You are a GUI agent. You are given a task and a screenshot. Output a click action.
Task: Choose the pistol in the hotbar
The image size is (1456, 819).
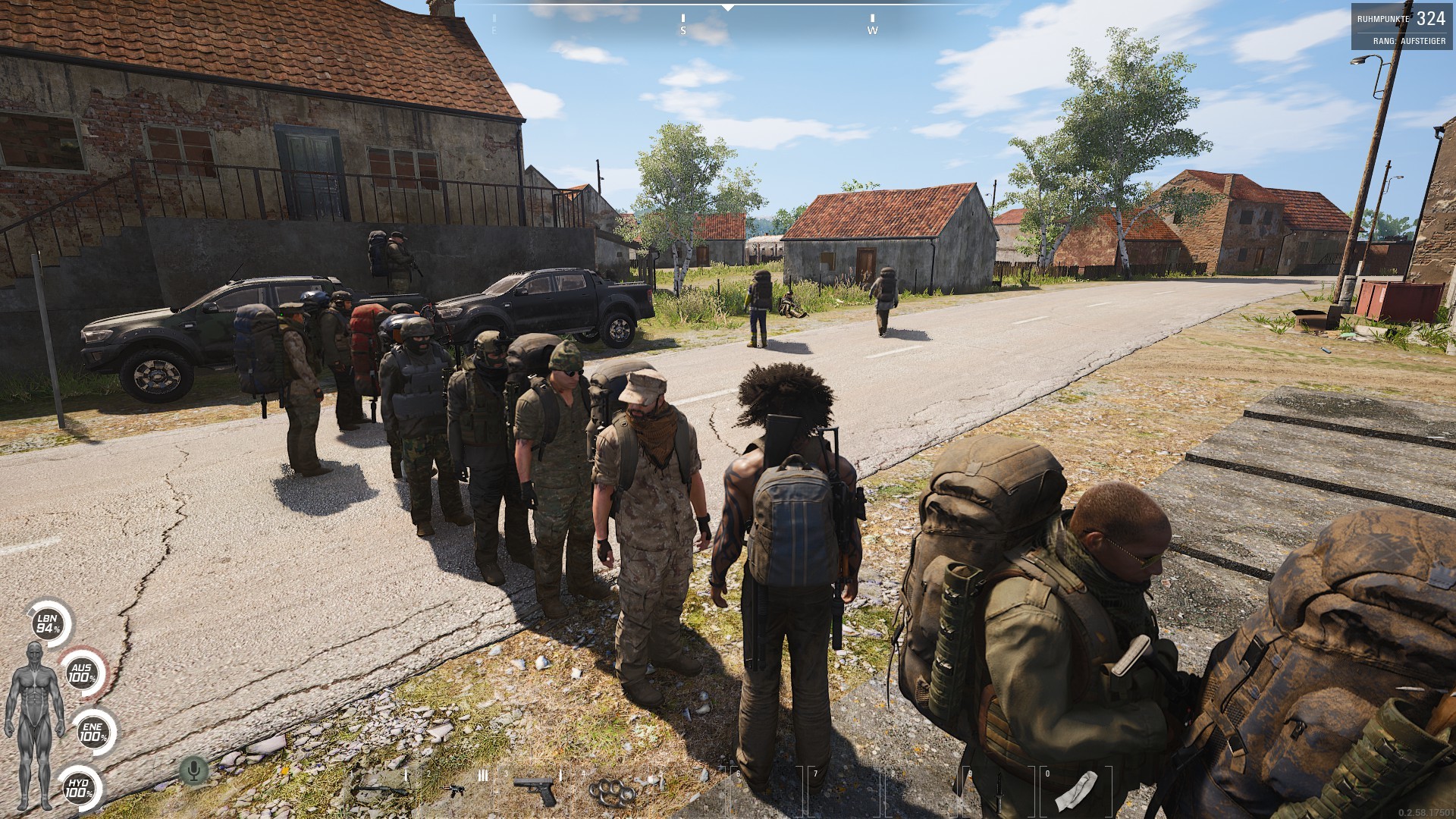[535, 789]
